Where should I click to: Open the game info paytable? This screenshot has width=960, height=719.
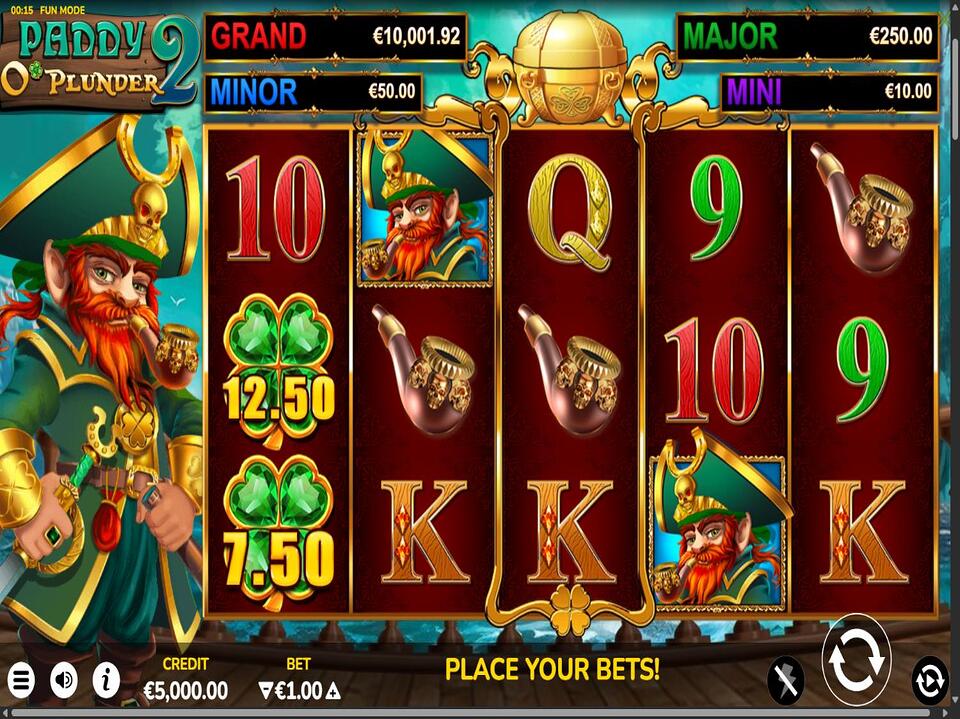tap(106, 681)
